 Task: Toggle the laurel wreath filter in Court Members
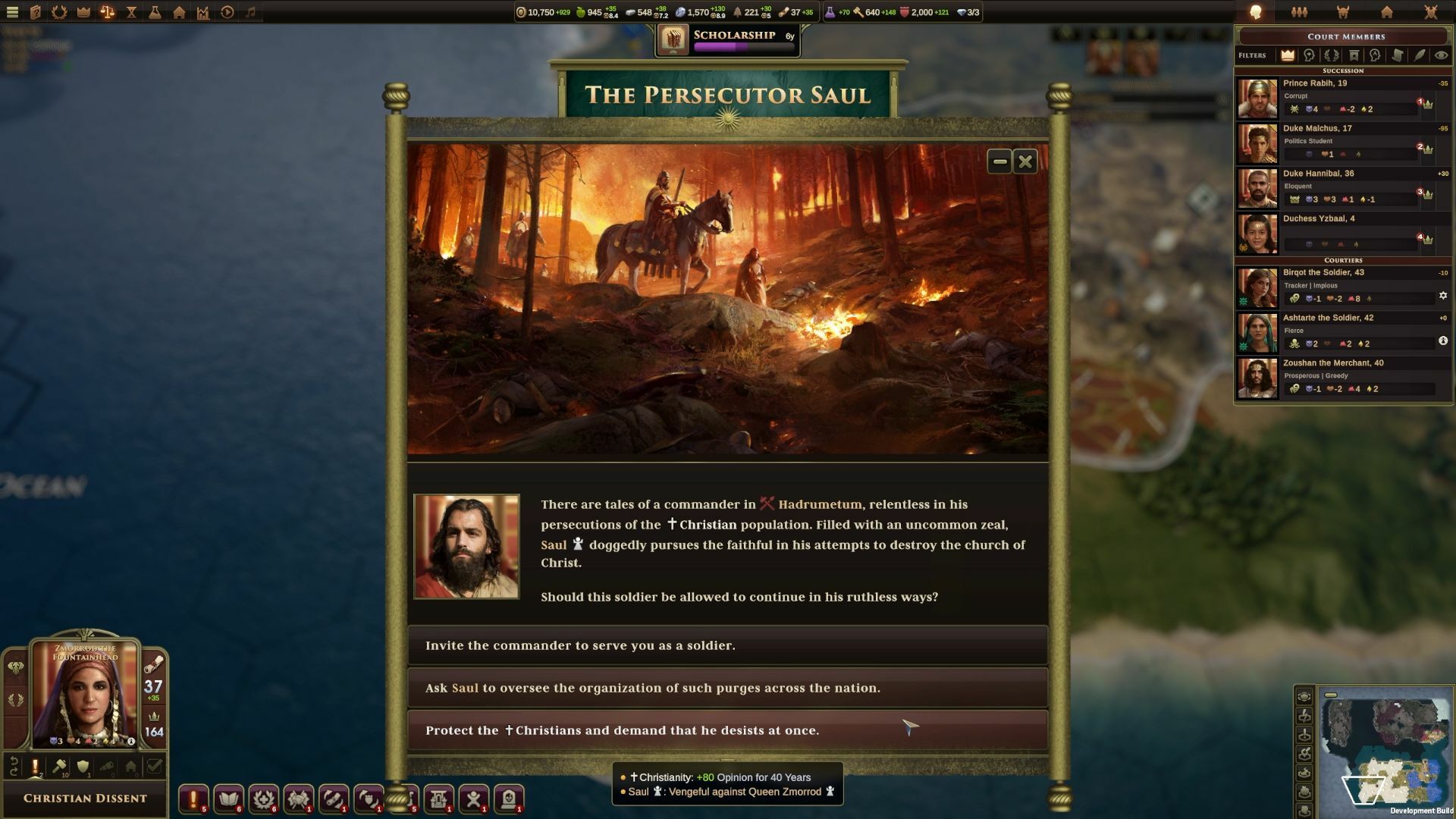click(1331, 55)
